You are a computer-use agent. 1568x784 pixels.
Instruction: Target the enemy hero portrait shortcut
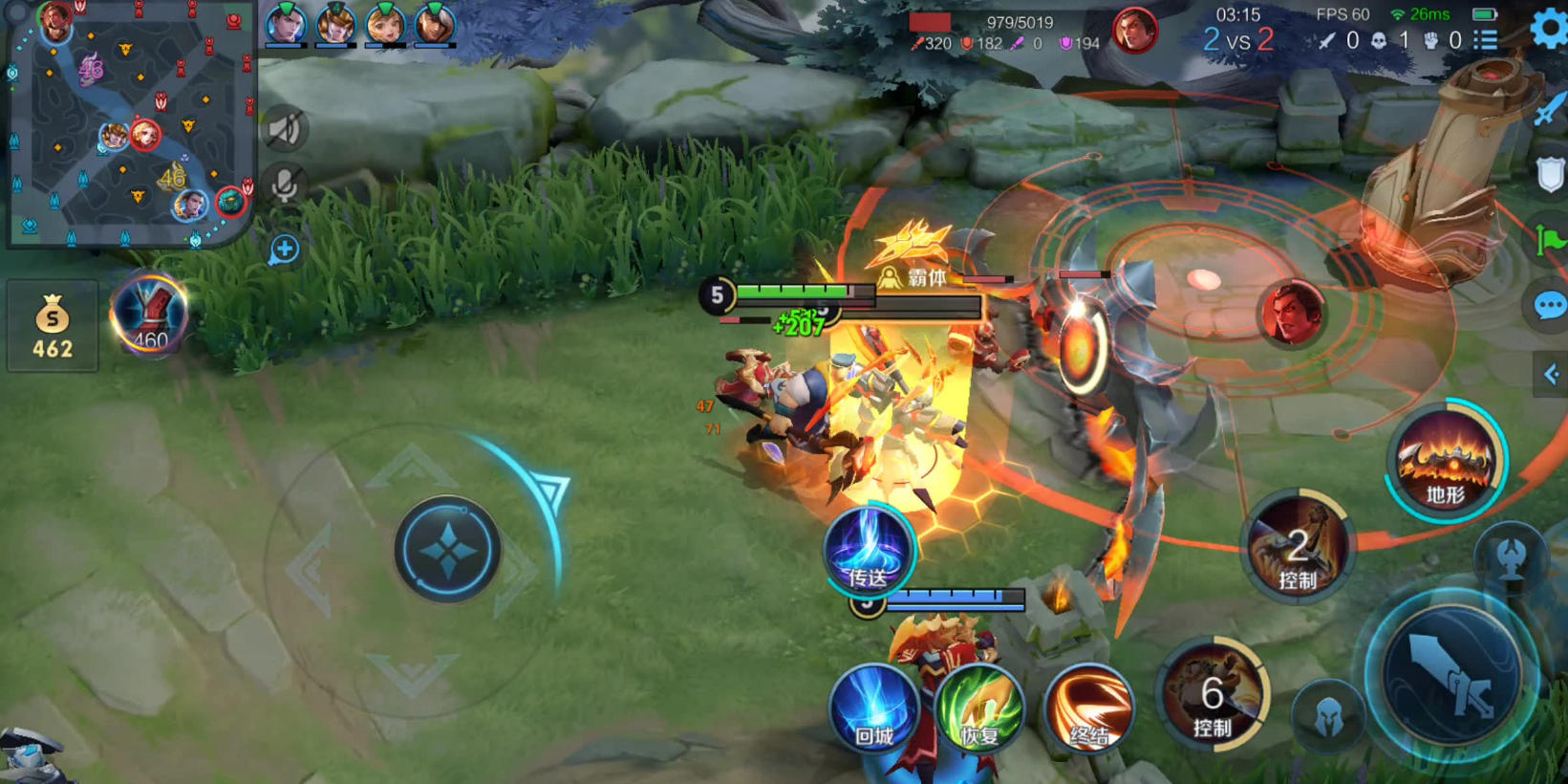tap(1292, 313)
